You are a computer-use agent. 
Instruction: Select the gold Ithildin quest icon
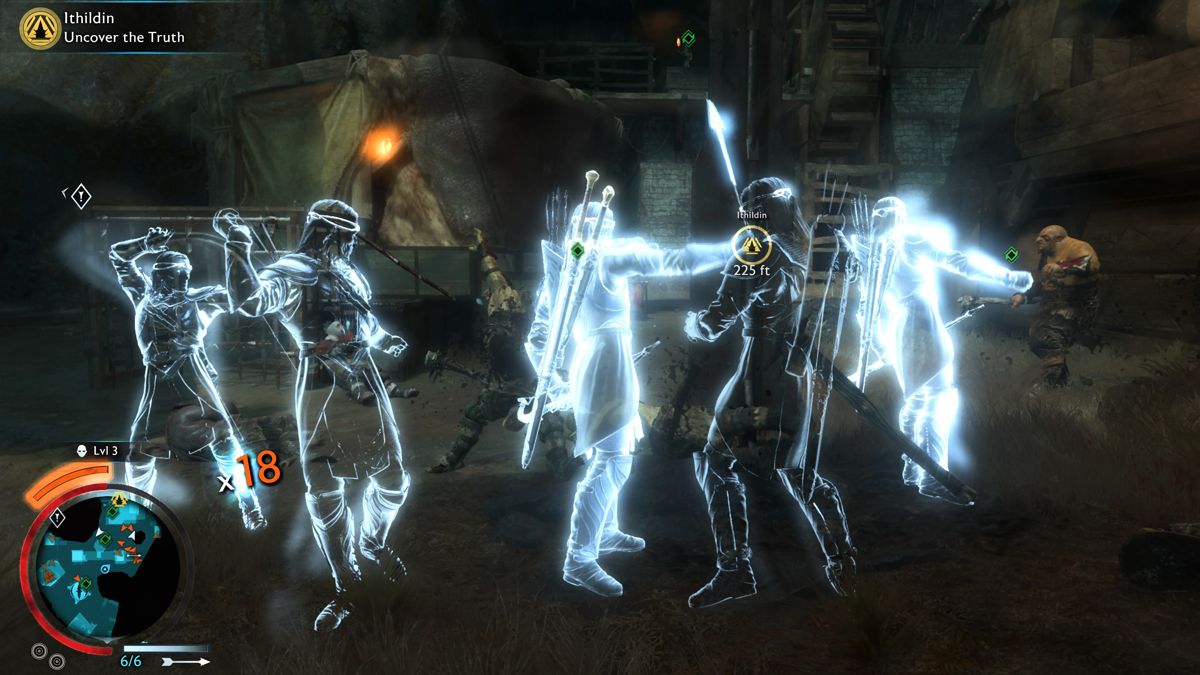[40, 27]
